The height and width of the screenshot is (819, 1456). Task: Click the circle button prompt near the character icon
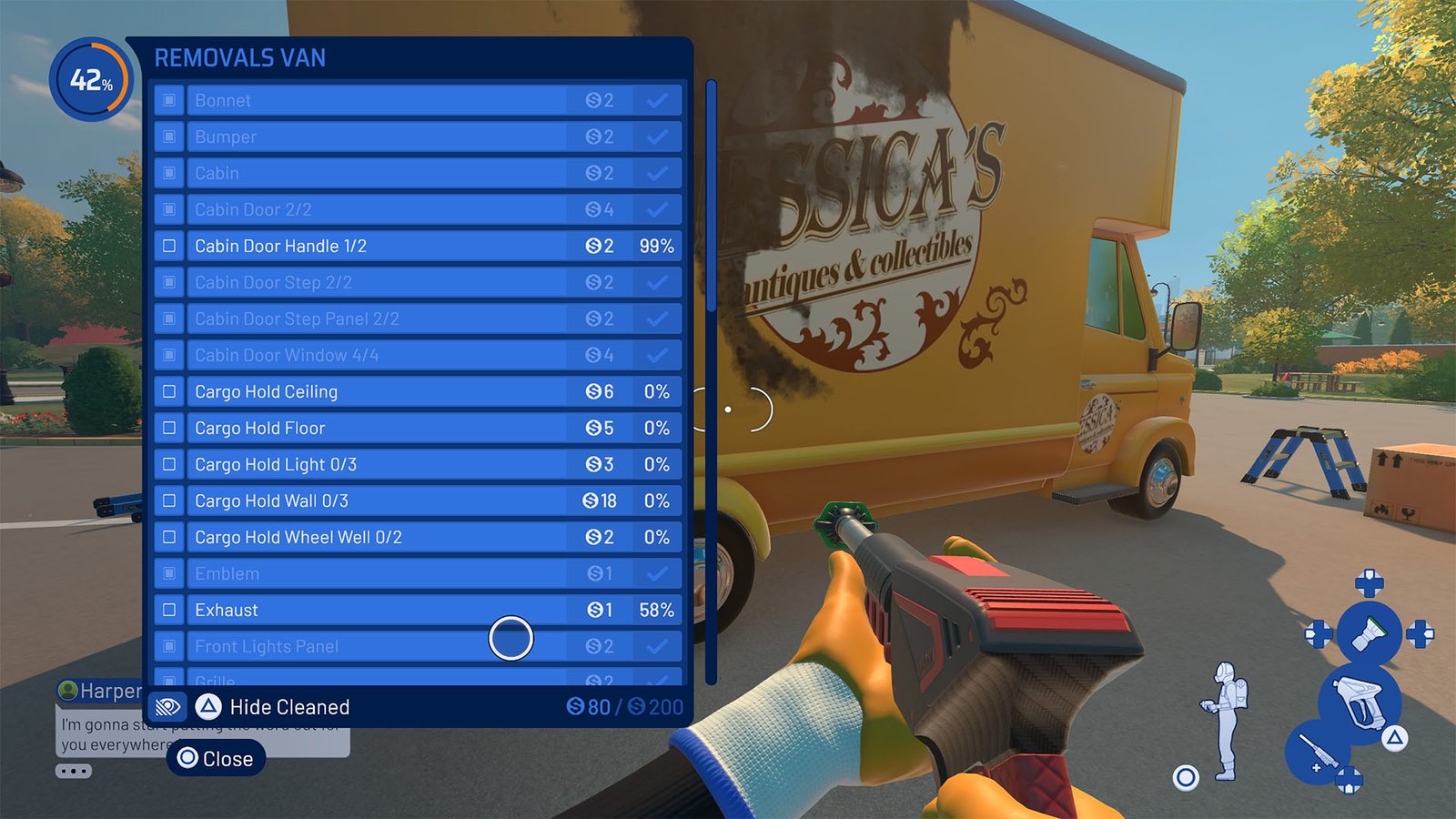(1186, 776)
